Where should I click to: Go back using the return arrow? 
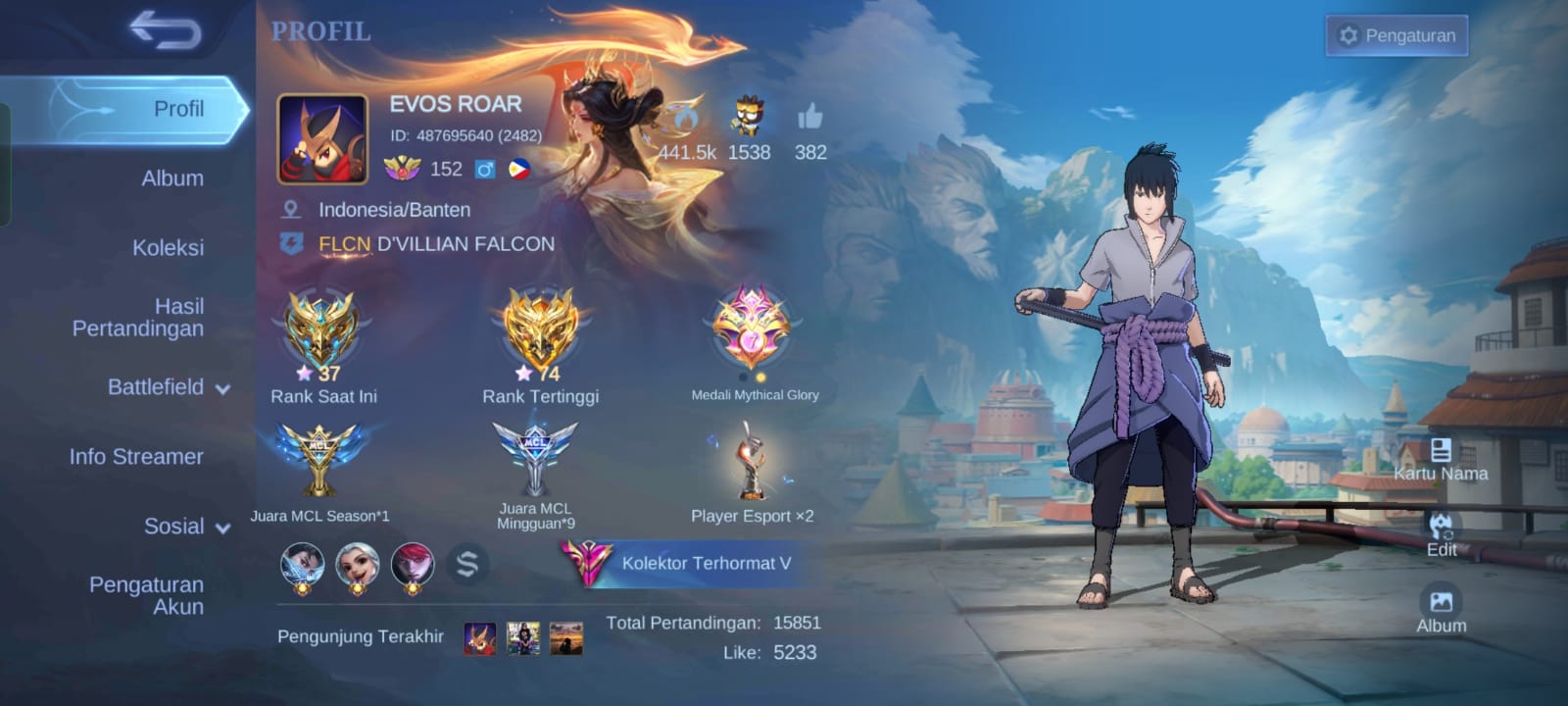pos(165,30)
